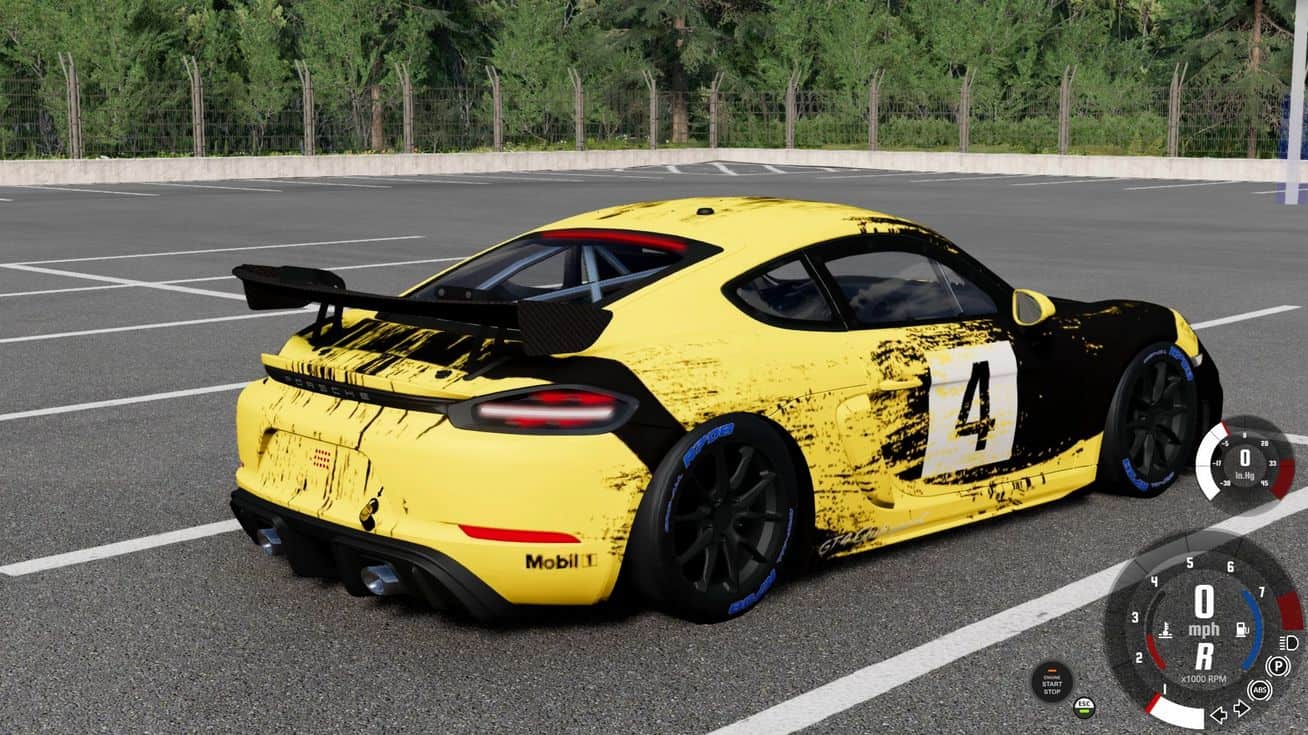The height and width of the screenshot is (735, 1308).
Task: Click the Engine Start Stop button
Action: (x=1051, y=681)
